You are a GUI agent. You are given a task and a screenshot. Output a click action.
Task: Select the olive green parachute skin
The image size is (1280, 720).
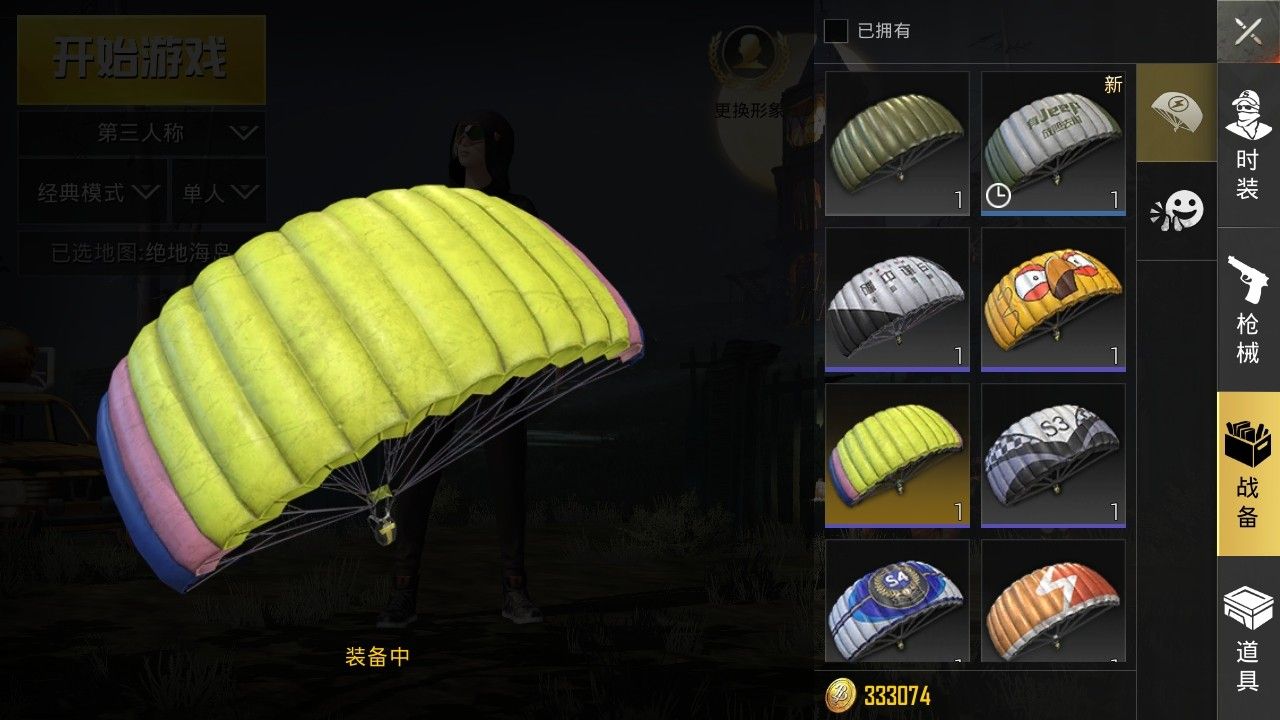coord(897,143)
